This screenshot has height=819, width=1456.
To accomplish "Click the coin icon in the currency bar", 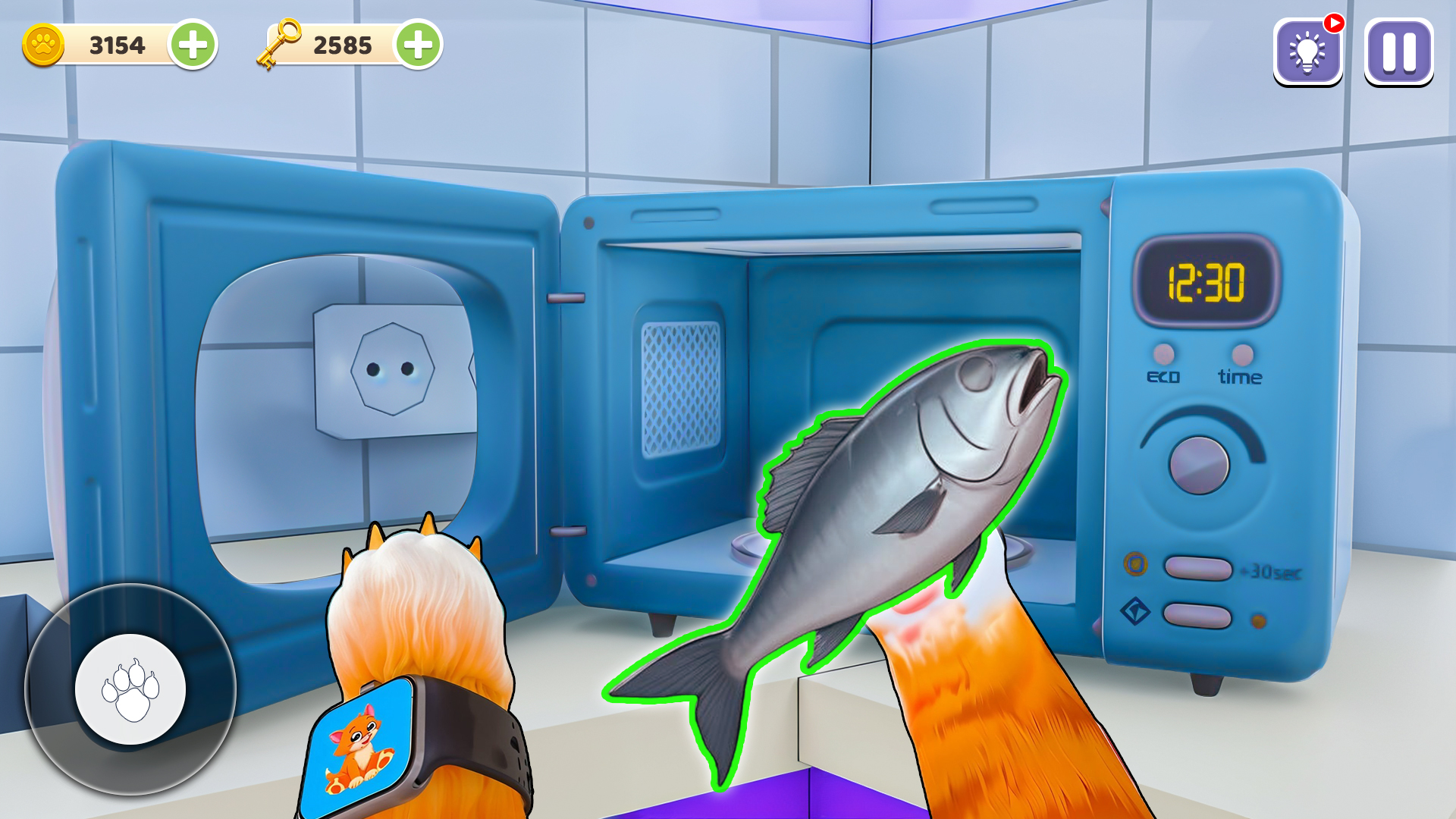I will point(43,44).
